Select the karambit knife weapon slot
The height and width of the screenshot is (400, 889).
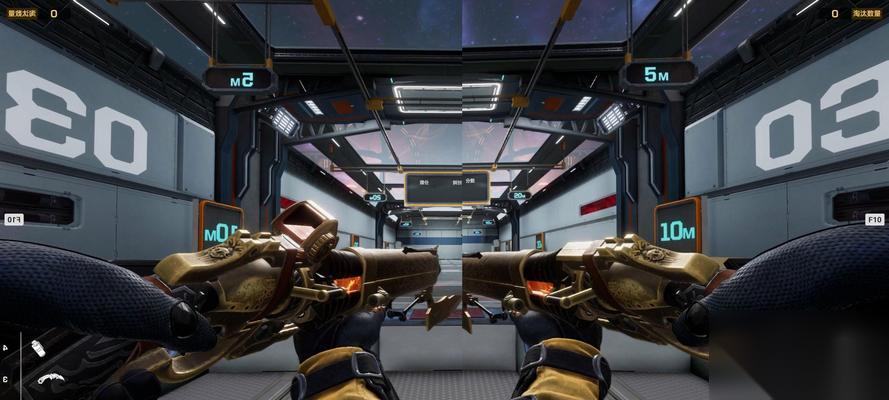[x=50, y=378]
